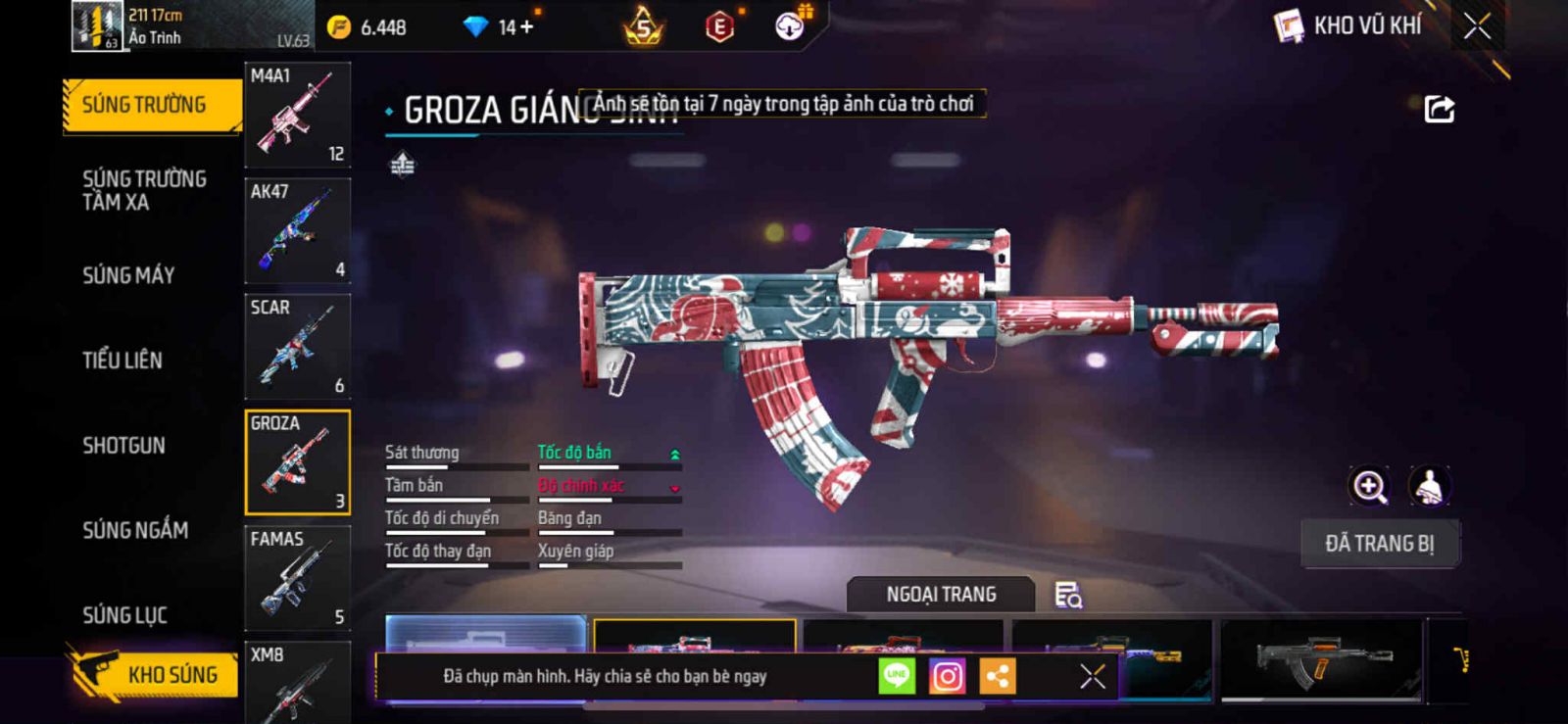This screenshot has height=724, width=1568.
Task: Select the Súng Lục category
Action: 124,615
